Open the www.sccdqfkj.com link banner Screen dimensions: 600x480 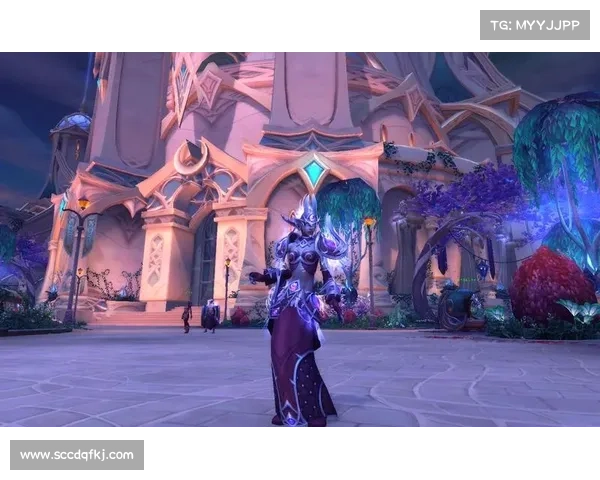click(76, 455)
